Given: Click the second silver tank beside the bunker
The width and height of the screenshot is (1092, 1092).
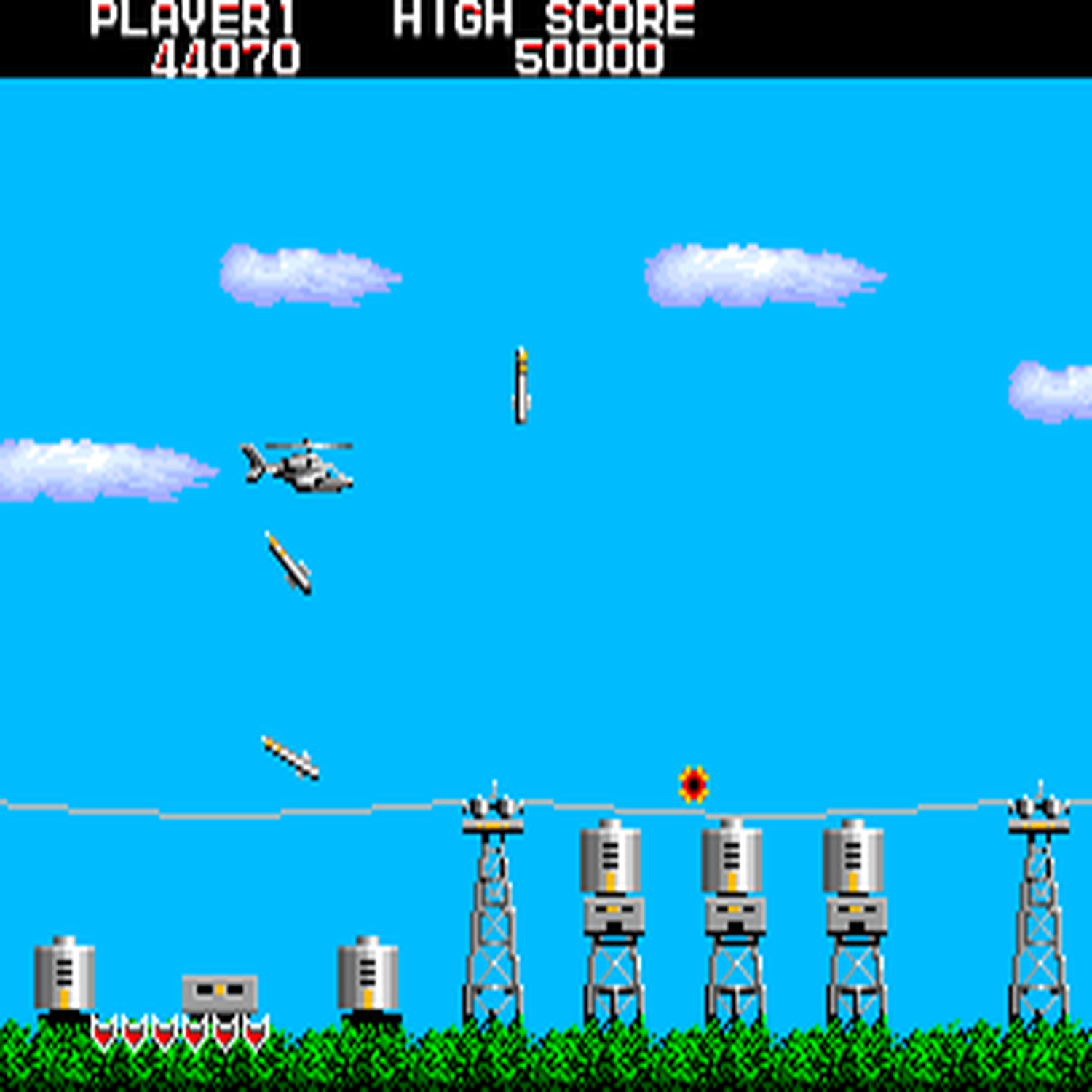Looking at the screenshot, I should coord(368,976).
